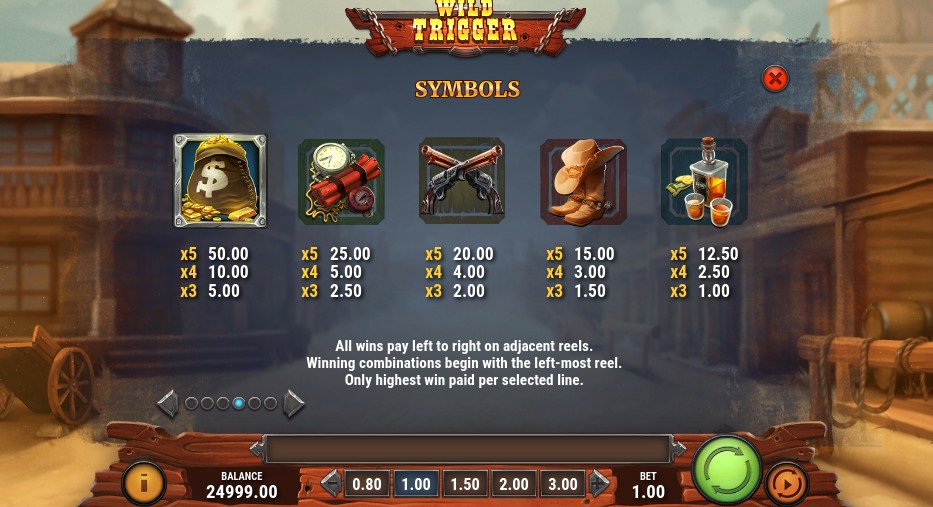The width and height of the screenshot is (933, 507).
Task: Increase the bet with the right arrow
Action: coord(599,484)
